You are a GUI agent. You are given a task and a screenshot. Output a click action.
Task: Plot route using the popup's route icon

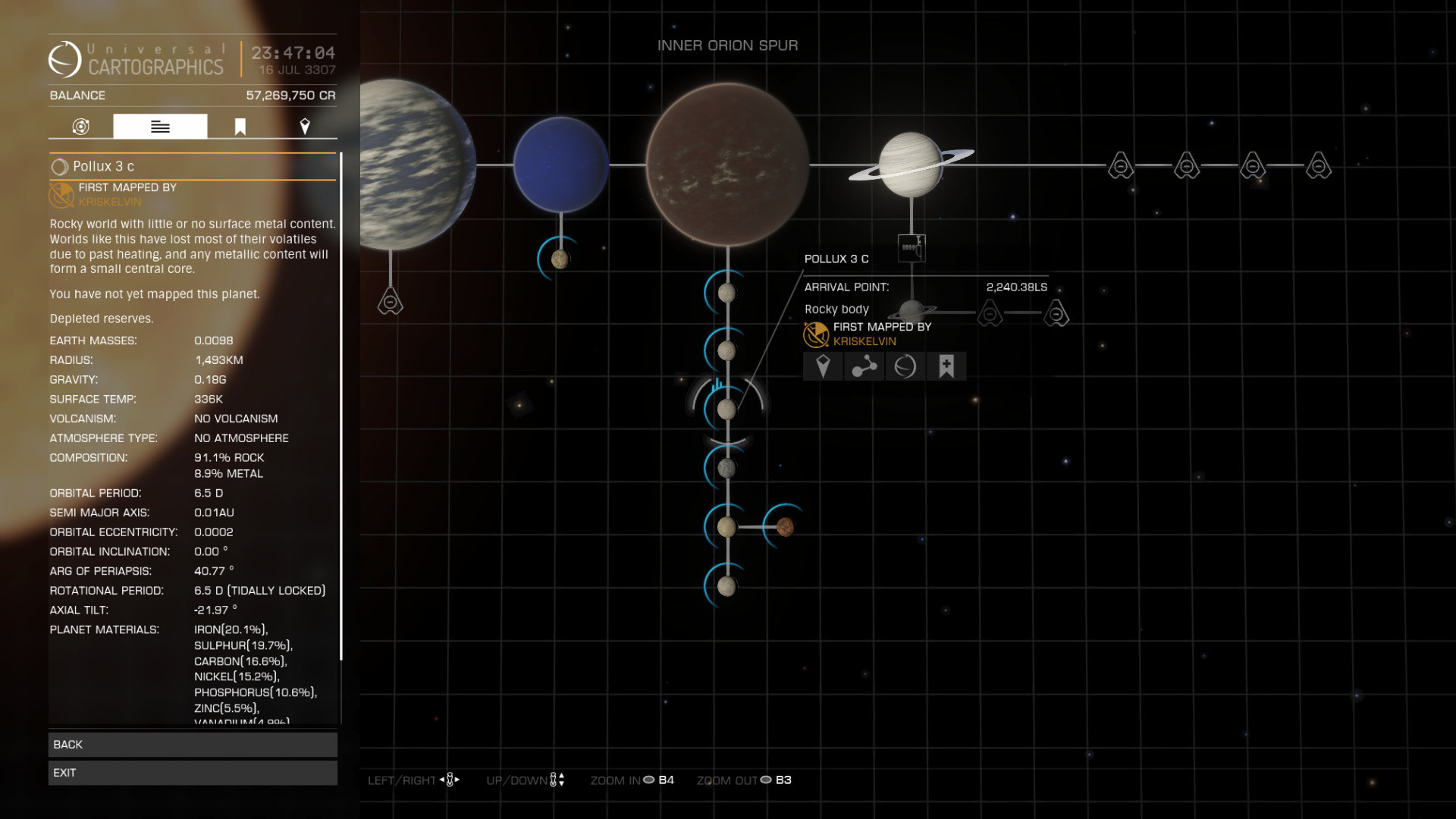[x=864, y=367]
